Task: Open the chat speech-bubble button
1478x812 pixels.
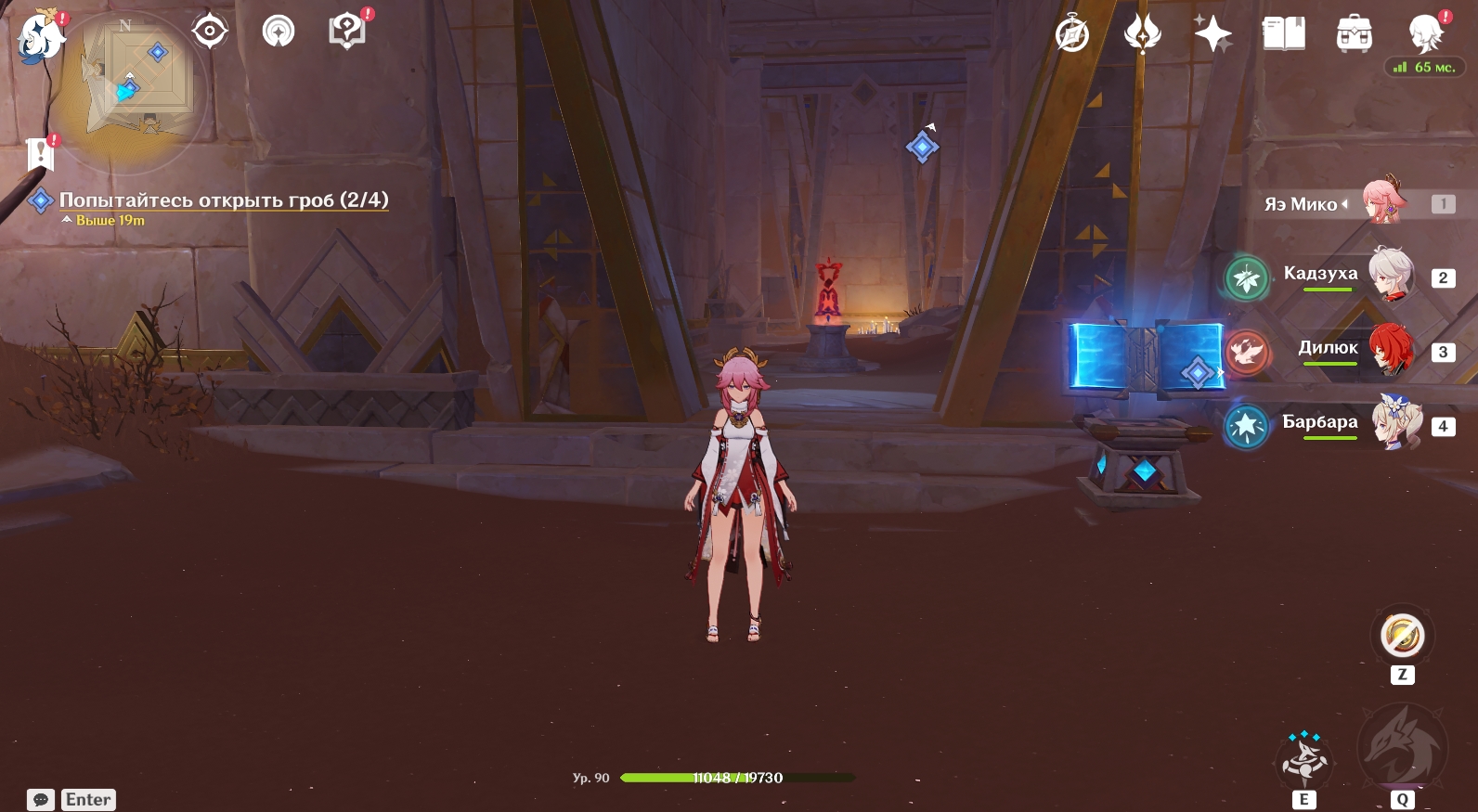Action: [x=41, y=800]
